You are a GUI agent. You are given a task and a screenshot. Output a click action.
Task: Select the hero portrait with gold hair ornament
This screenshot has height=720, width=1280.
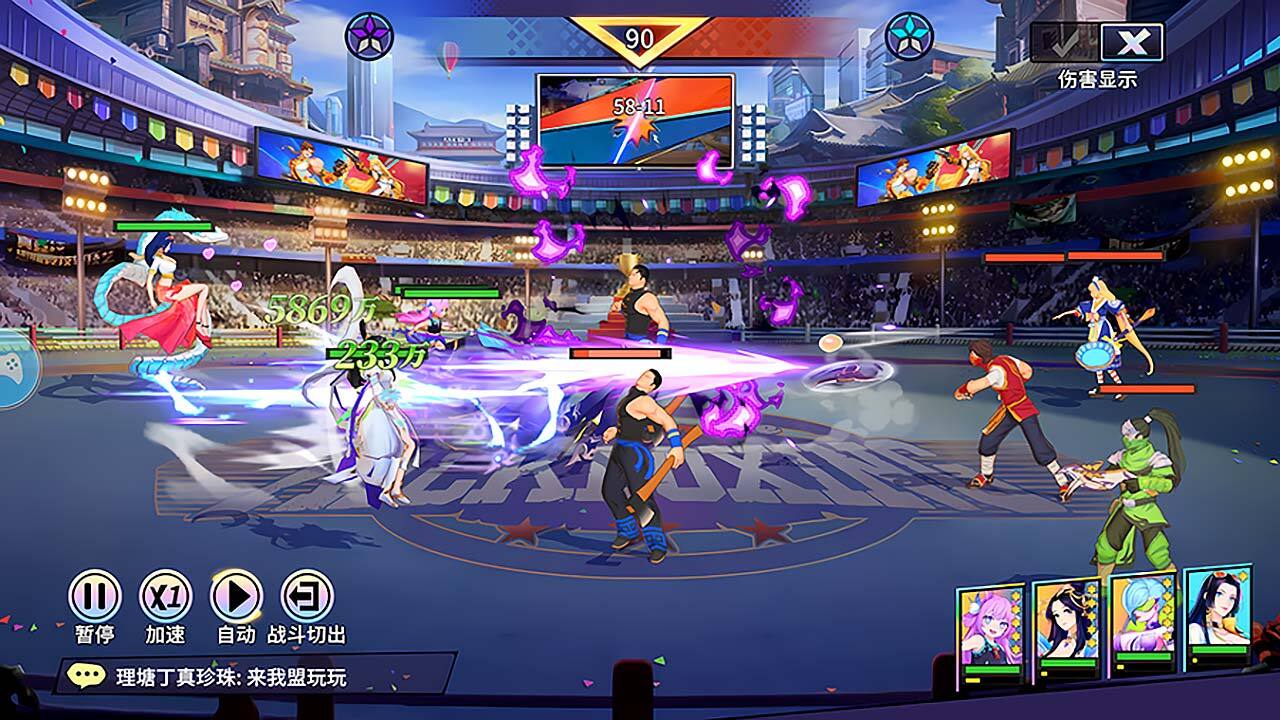1066,627
